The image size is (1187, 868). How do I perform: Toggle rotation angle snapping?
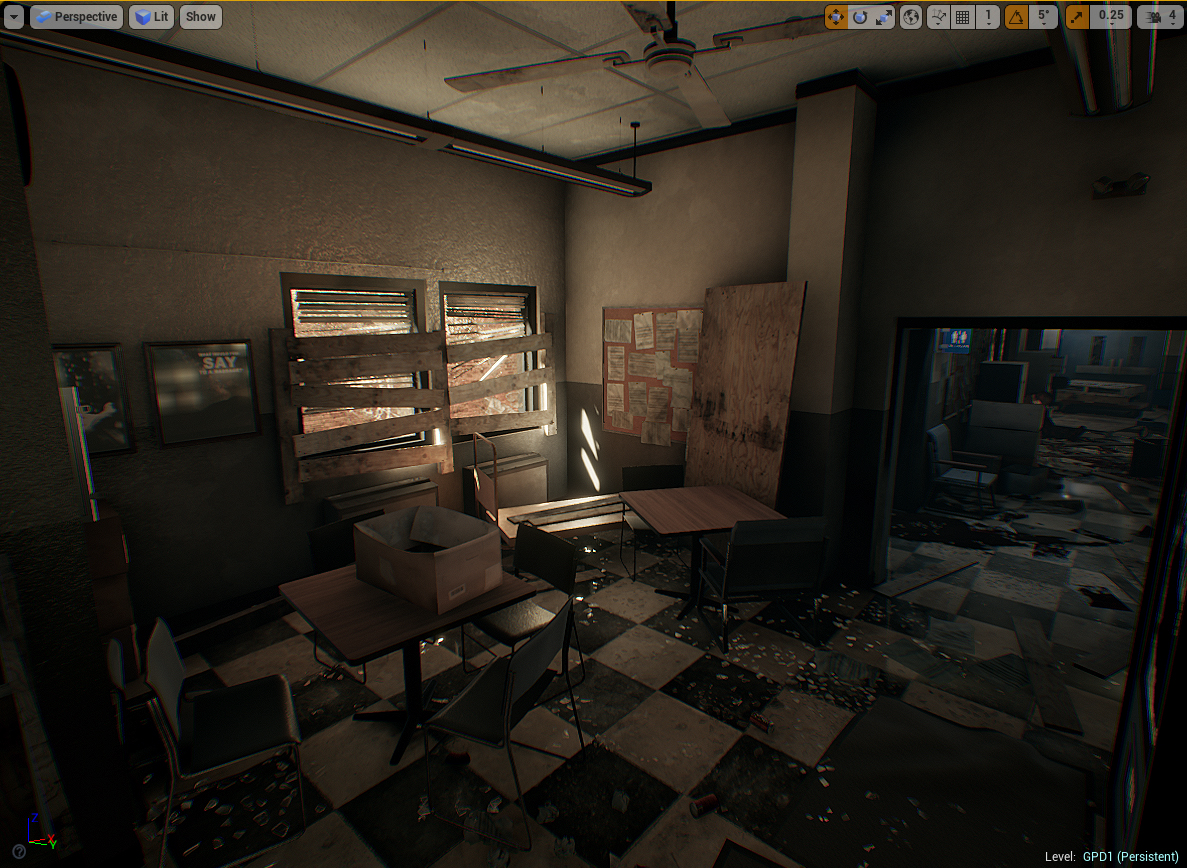pyautogui.click(x=1017, y=17)
